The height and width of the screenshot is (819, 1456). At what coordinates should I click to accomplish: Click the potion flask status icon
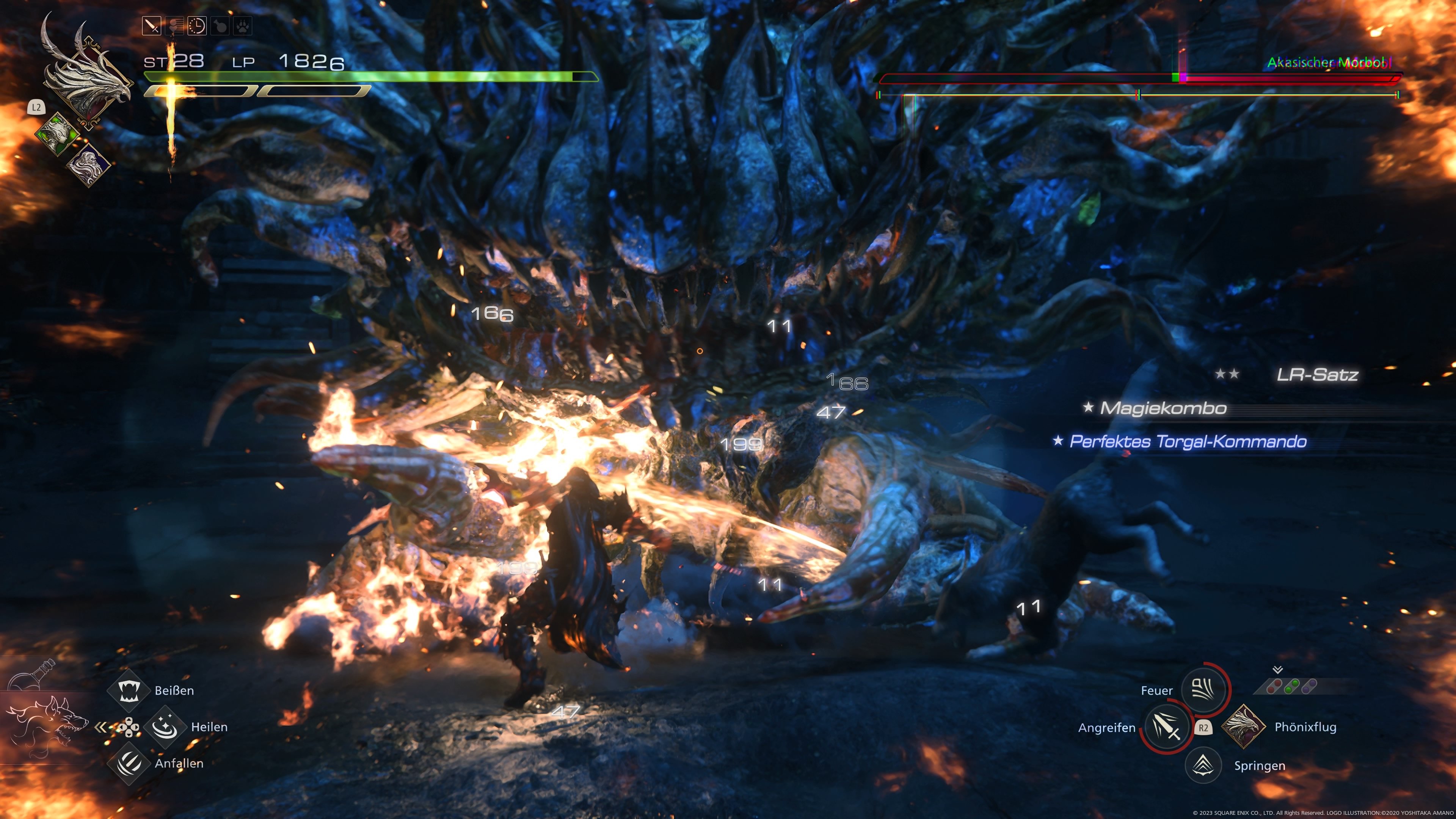(x=220, y=26)
